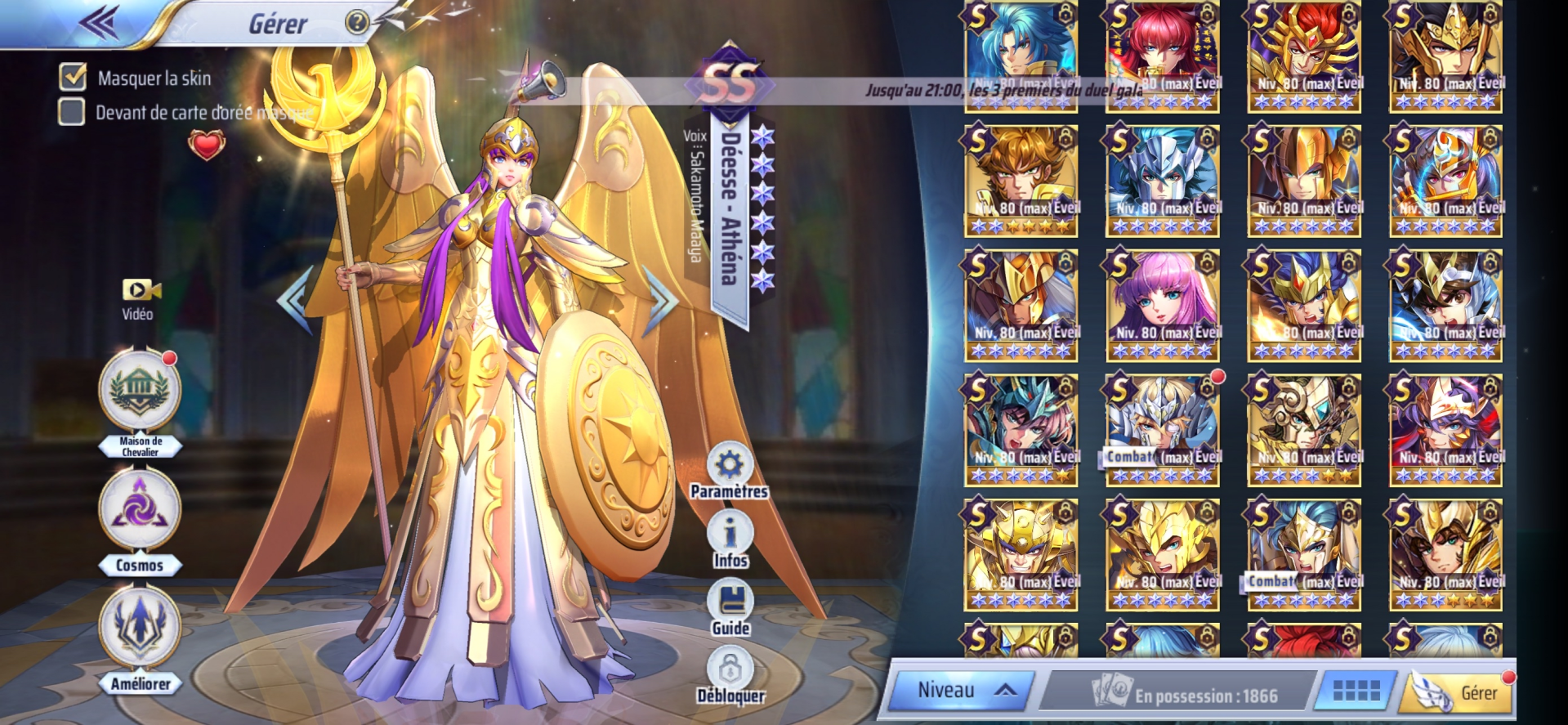Open the help question mark icon
Screen dimensions: 1568x725
click(357, 22)
